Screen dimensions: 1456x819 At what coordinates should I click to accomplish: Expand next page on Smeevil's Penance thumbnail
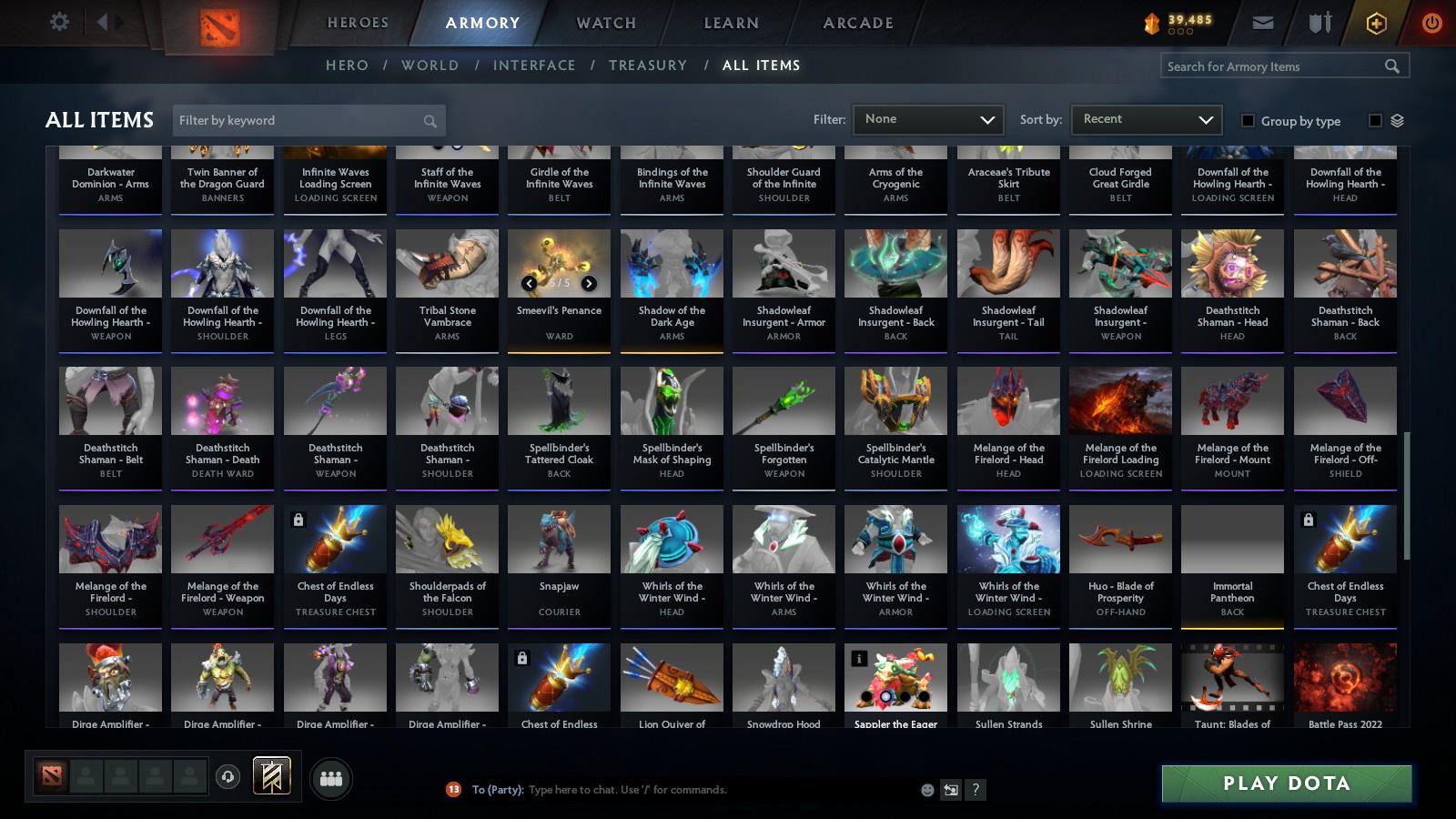tap(588, 283)
